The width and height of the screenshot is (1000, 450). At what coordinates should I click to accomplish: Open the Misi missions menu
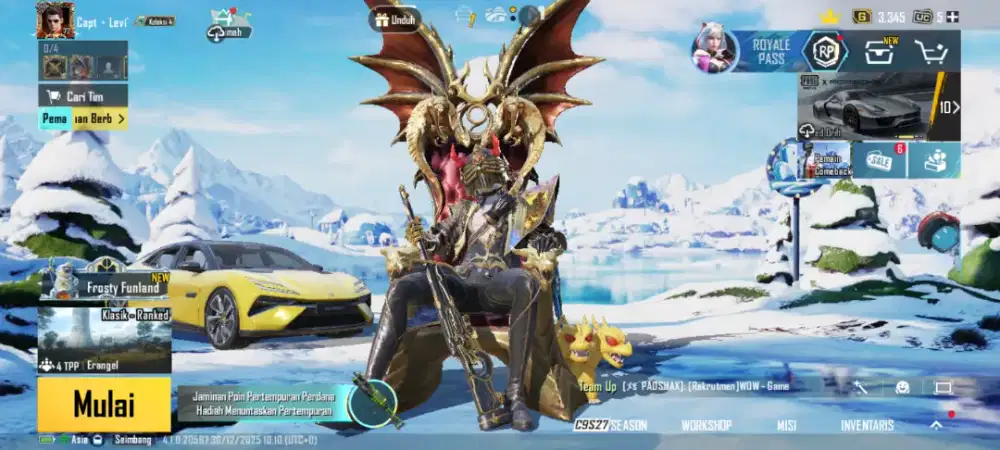click(786, 425)
